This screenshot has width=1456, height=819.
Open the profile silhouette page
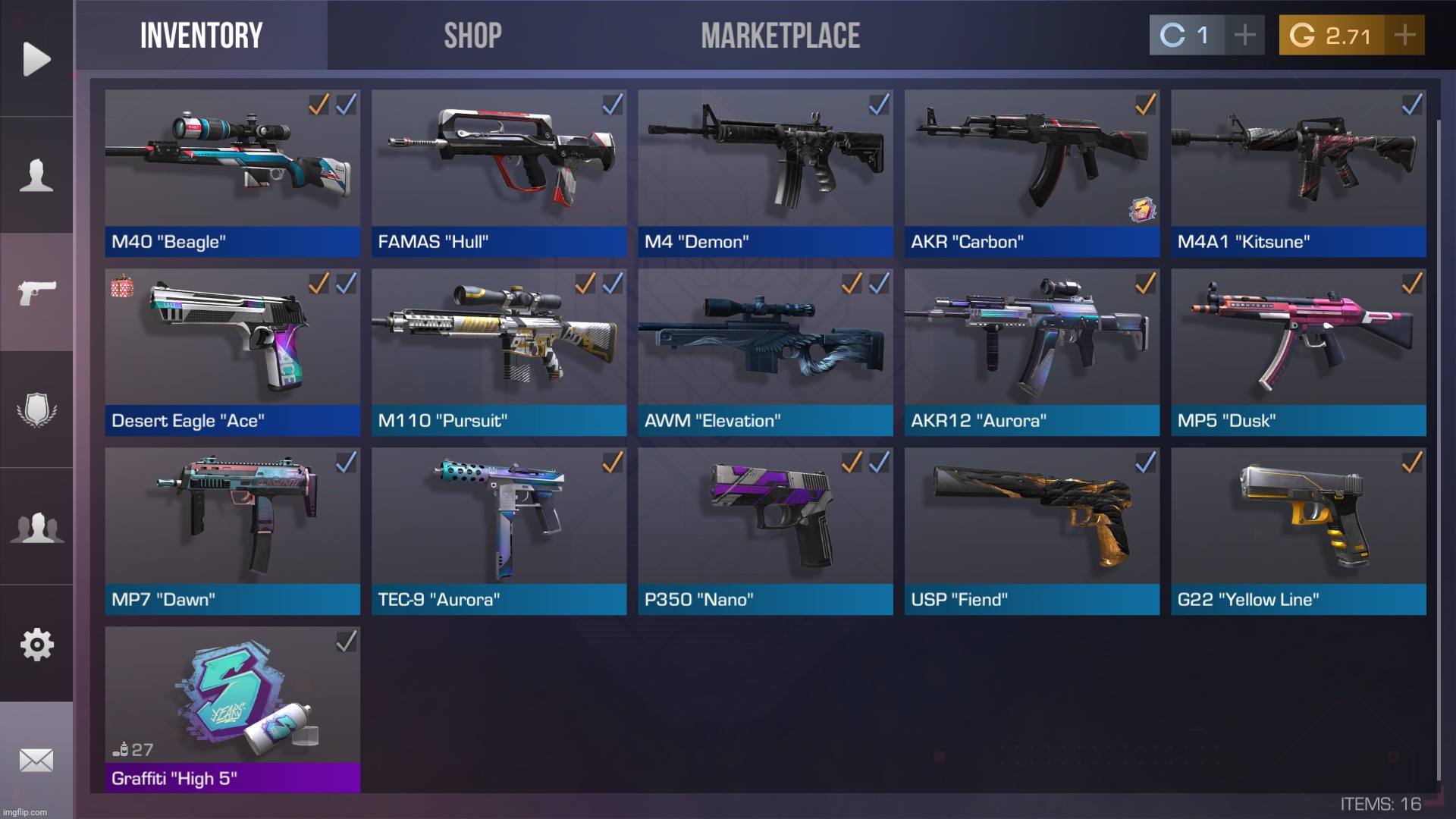point(36,175)
